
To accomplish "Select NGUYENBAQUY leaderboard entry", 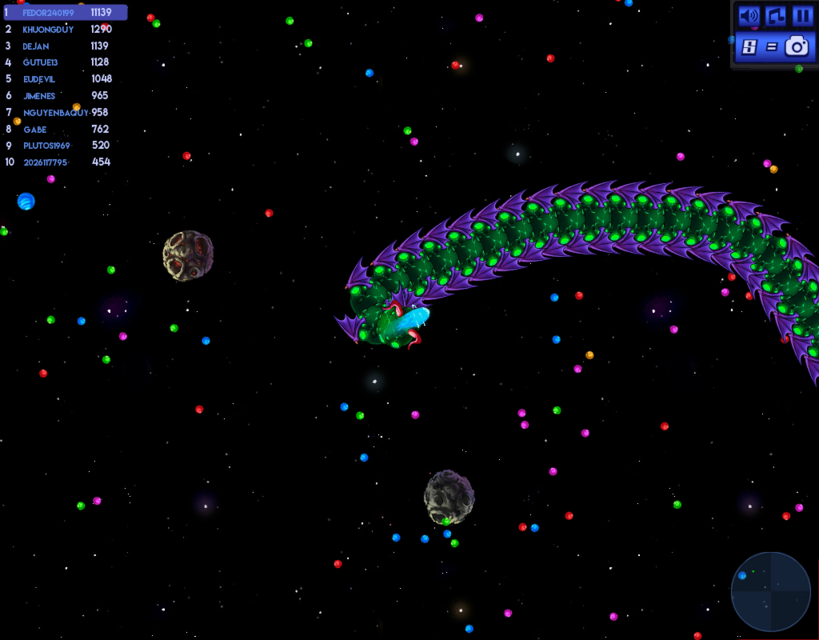I will (54, 112).
